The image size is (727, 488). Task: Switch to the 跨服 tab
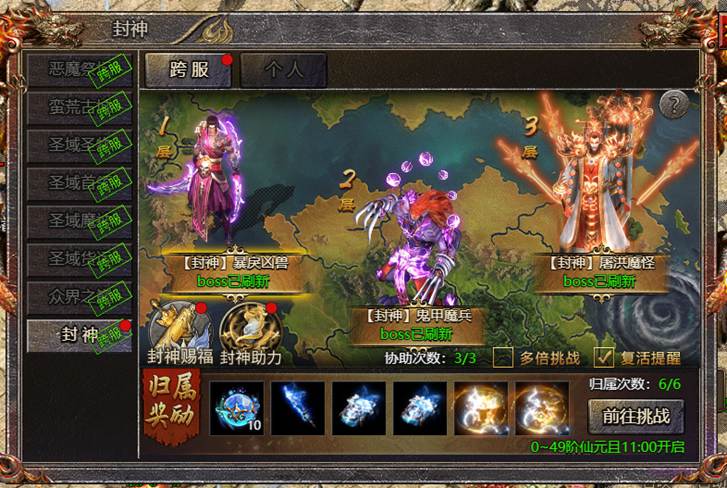pos(188,70)
